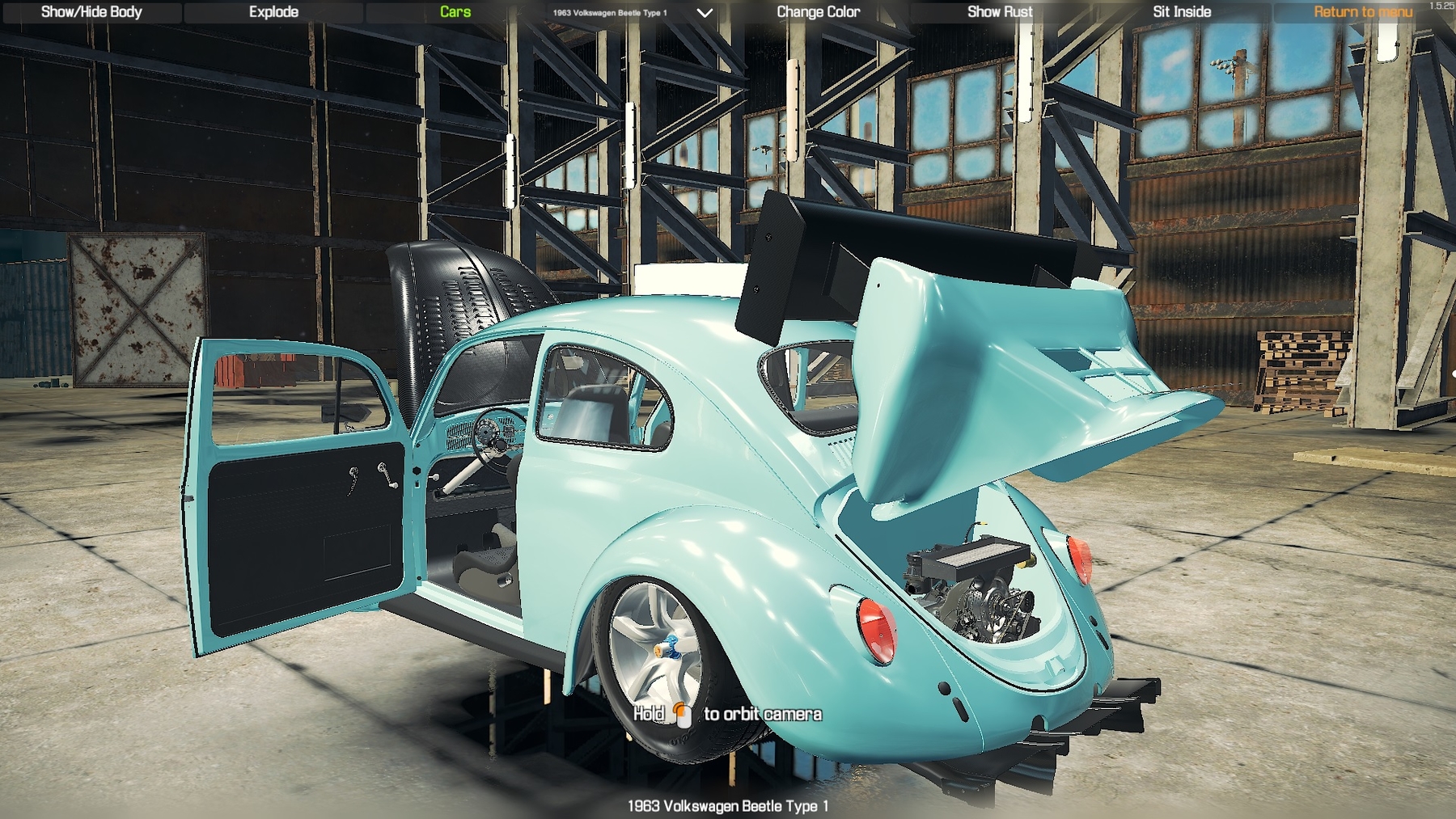This screenshot has height=819, width=1456.
Task: Open Change Color to pick a new paint
Action: point(818,11)
